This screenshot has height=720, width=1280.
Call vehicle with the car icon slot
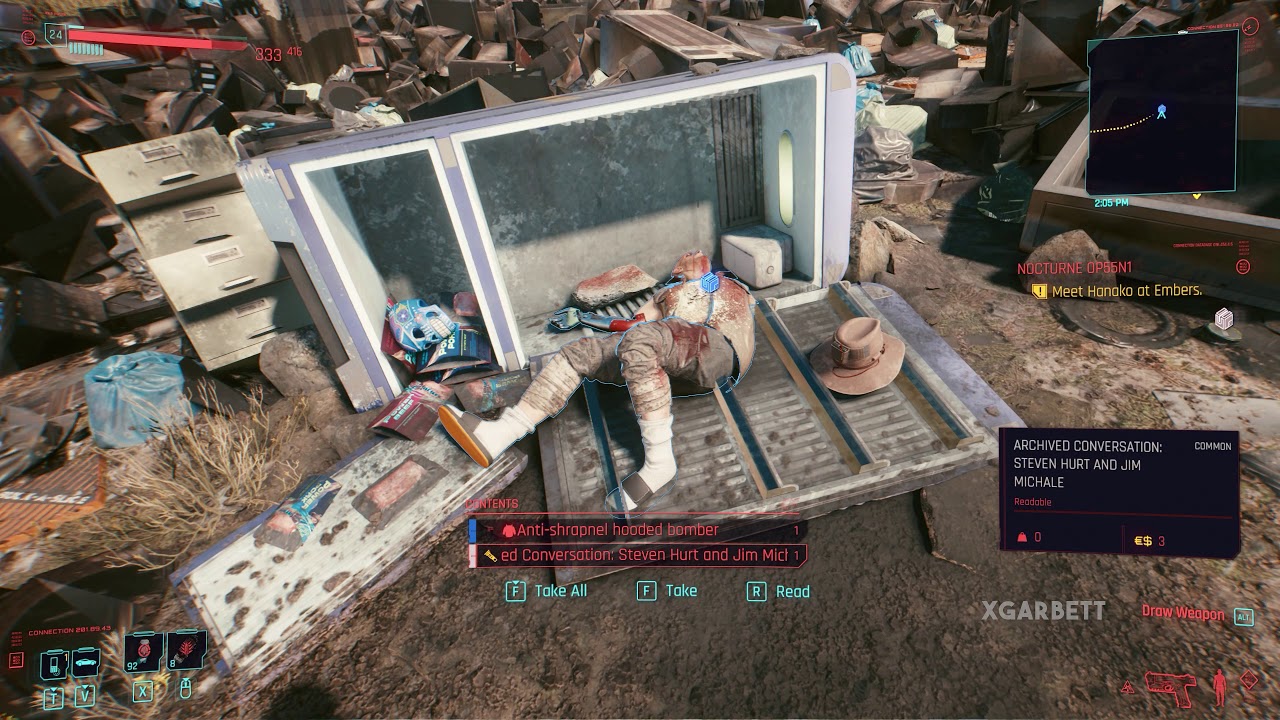click(x=85, y=664)
